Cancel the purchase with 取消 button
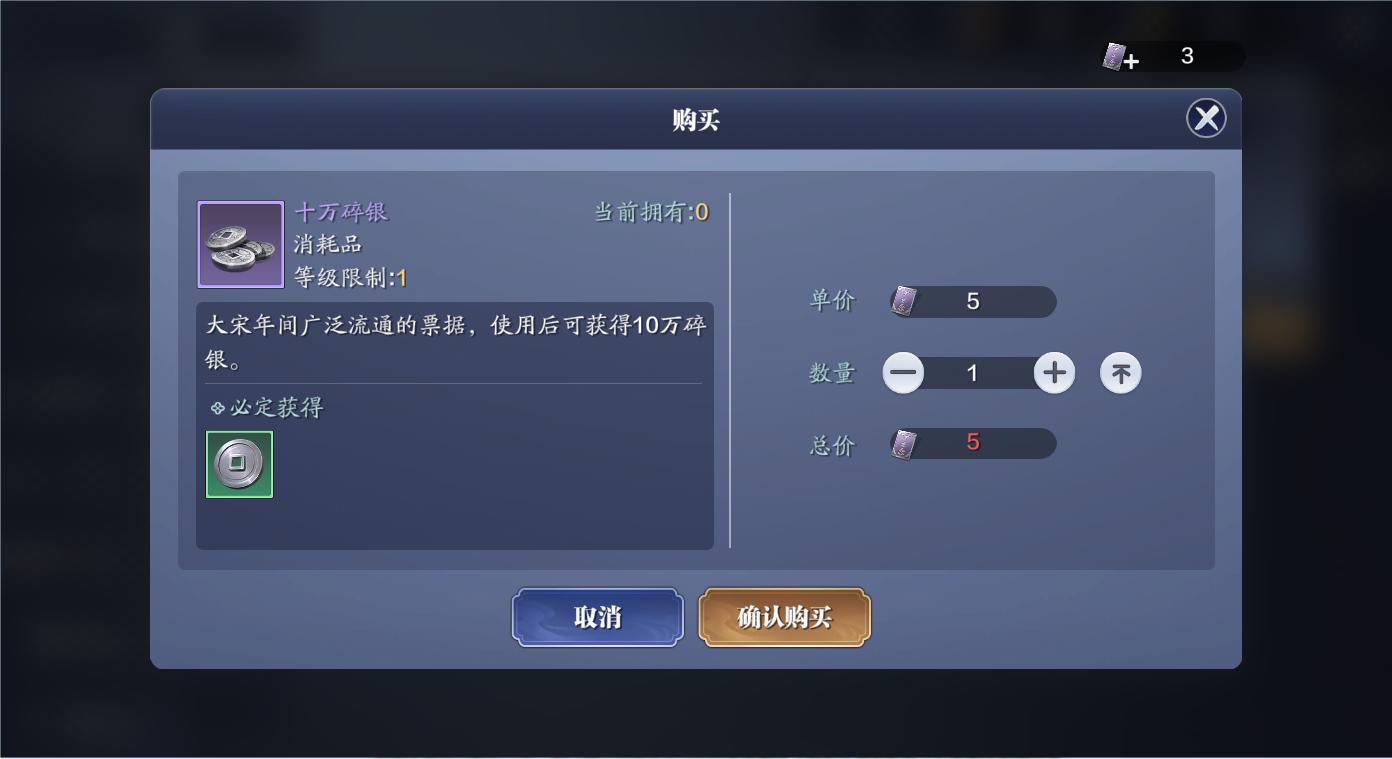The width and height of the screenshot is (1392, 759). click(597, 617)
